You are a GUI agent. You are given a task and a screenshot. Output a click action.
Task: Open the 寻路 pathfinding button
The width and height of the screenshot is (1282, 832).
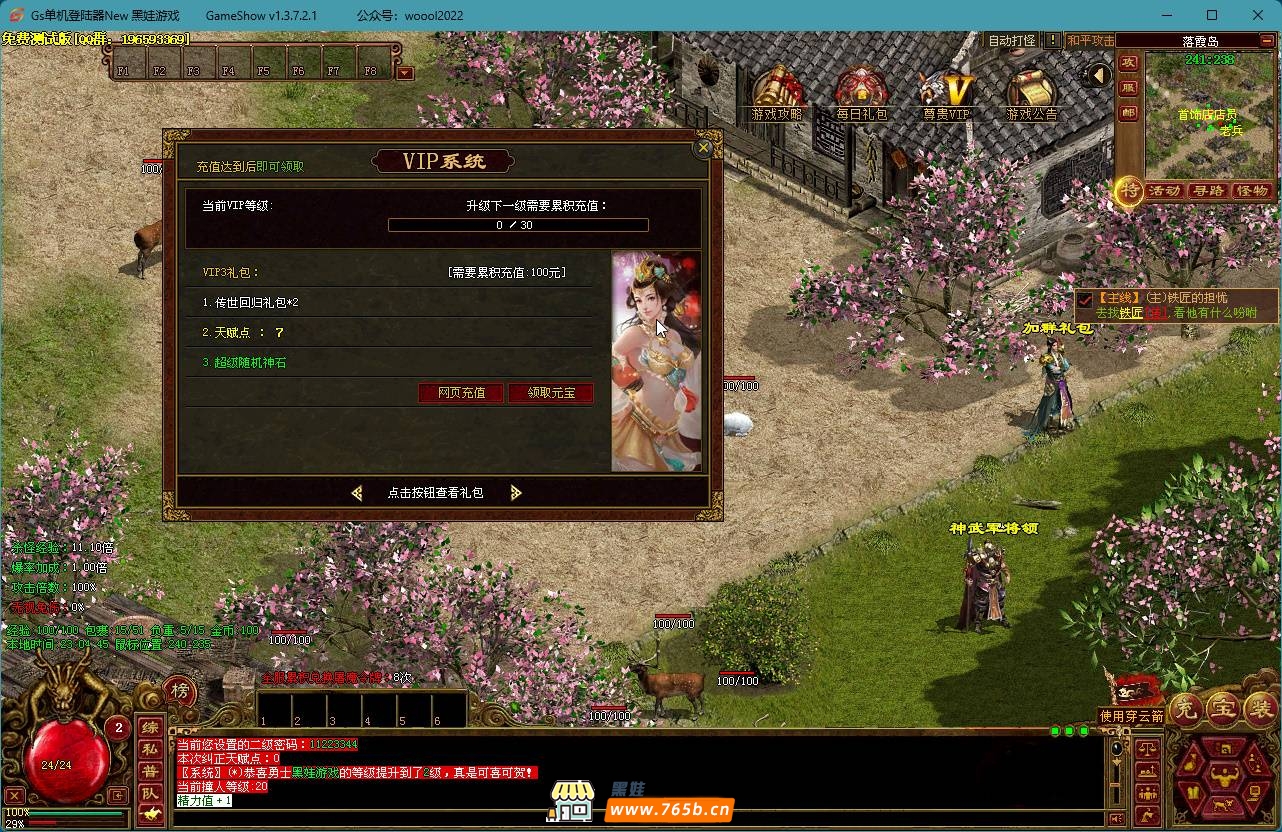point(1208,190)
